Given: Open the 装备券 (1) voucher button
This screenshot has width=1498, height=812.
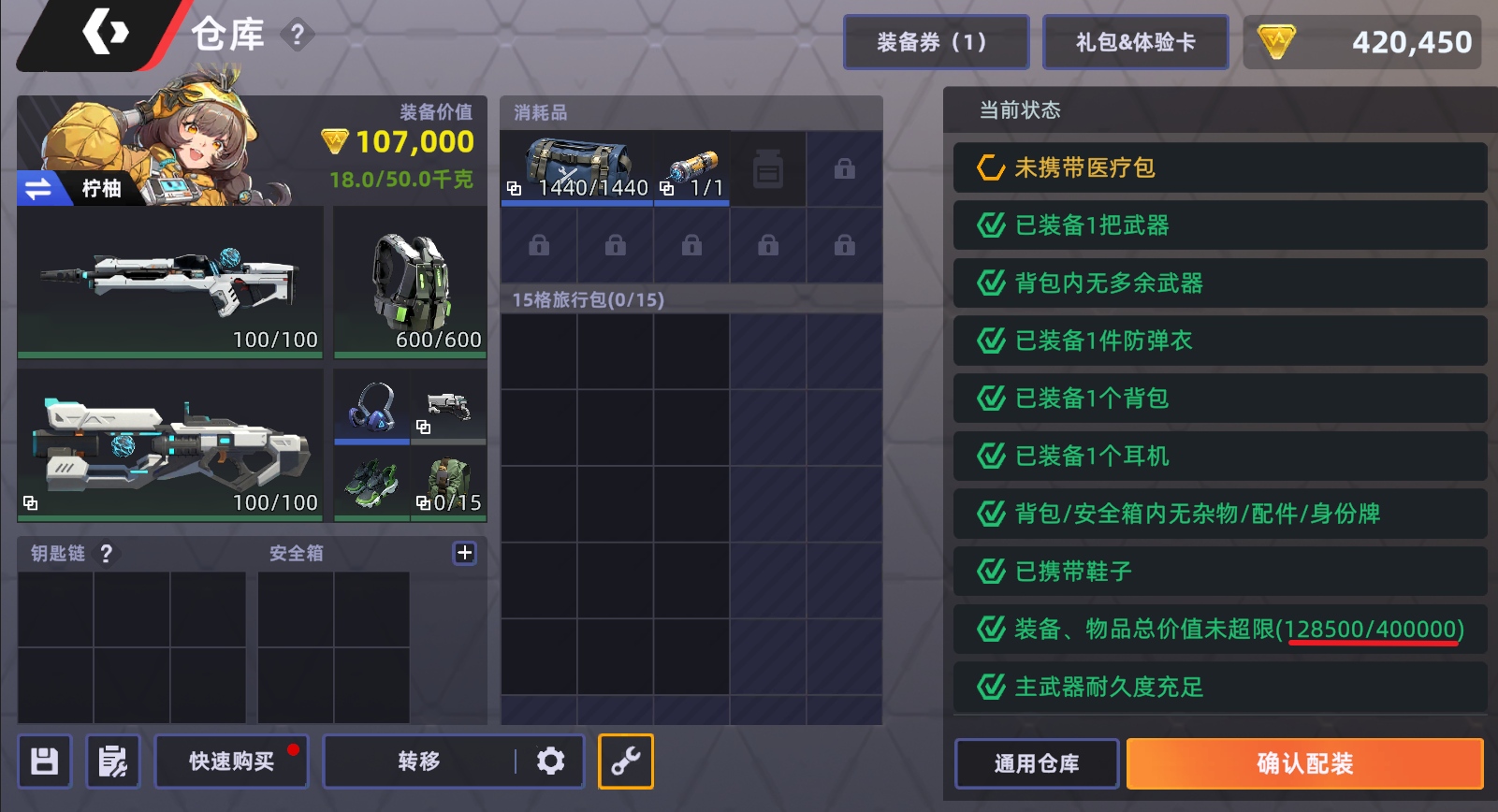Looking at the screenshot, I should [936, 42].
